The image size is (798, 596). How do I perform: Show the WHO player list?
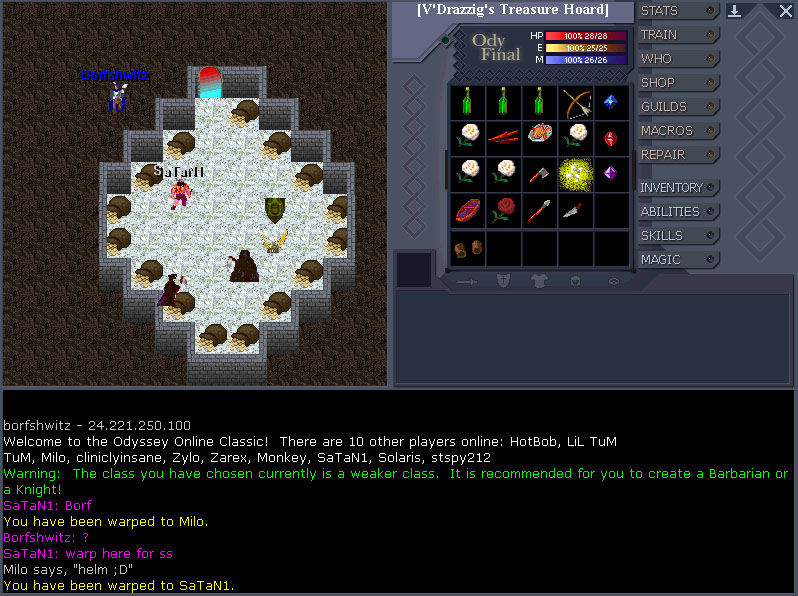pyautogui.click(x=679, y=59)
